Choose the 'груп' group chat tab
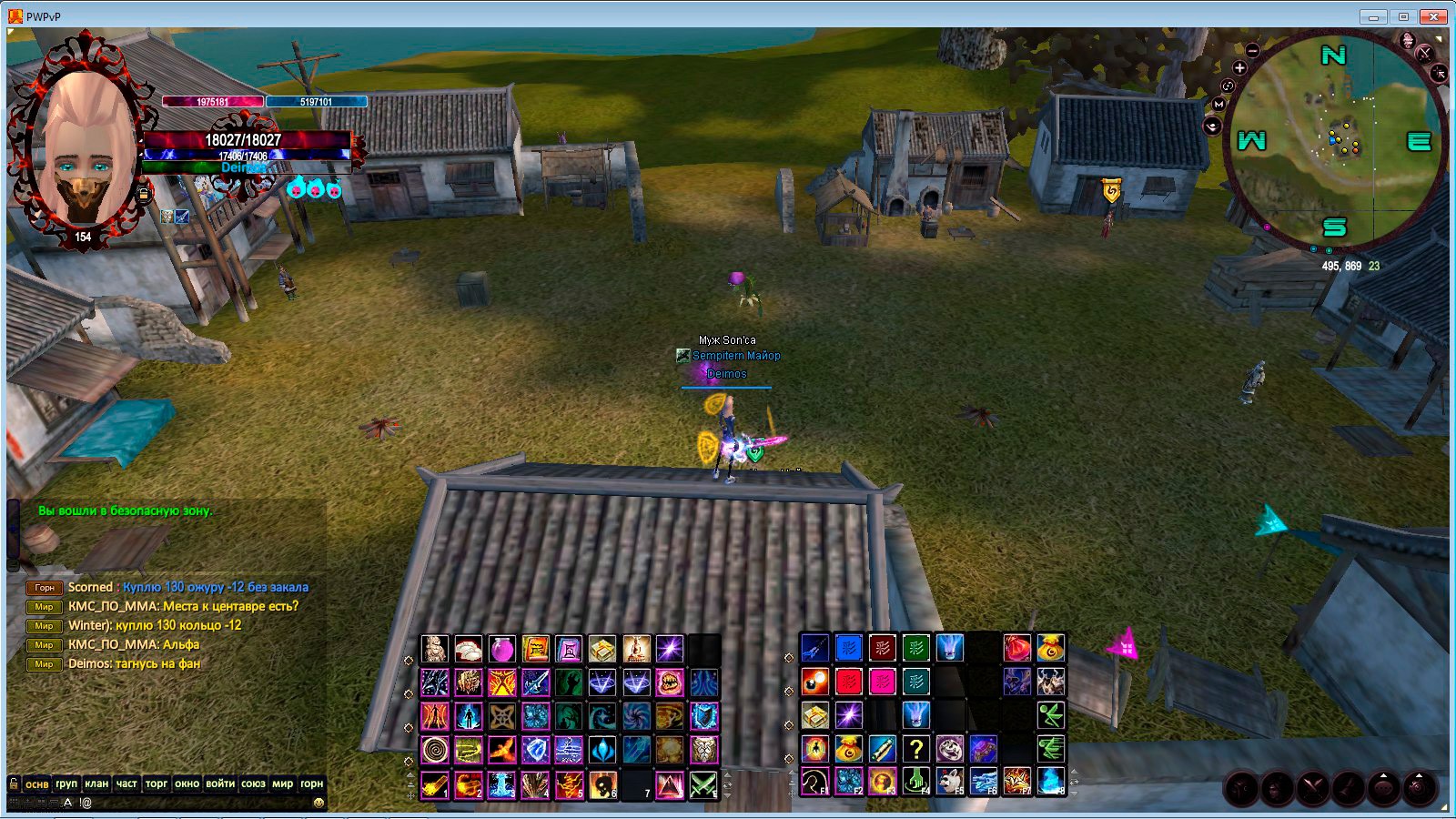Screen dimensions: 1456x819 [x=66, y=784]
